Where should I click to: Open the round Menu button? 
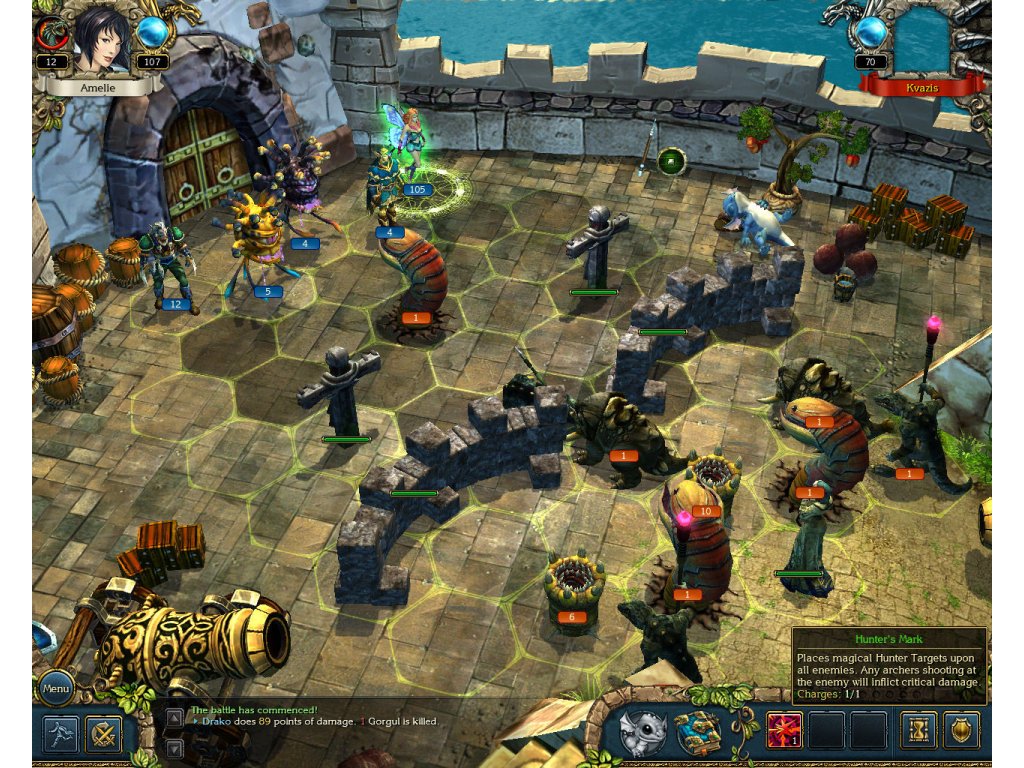[x=55, y=688]
